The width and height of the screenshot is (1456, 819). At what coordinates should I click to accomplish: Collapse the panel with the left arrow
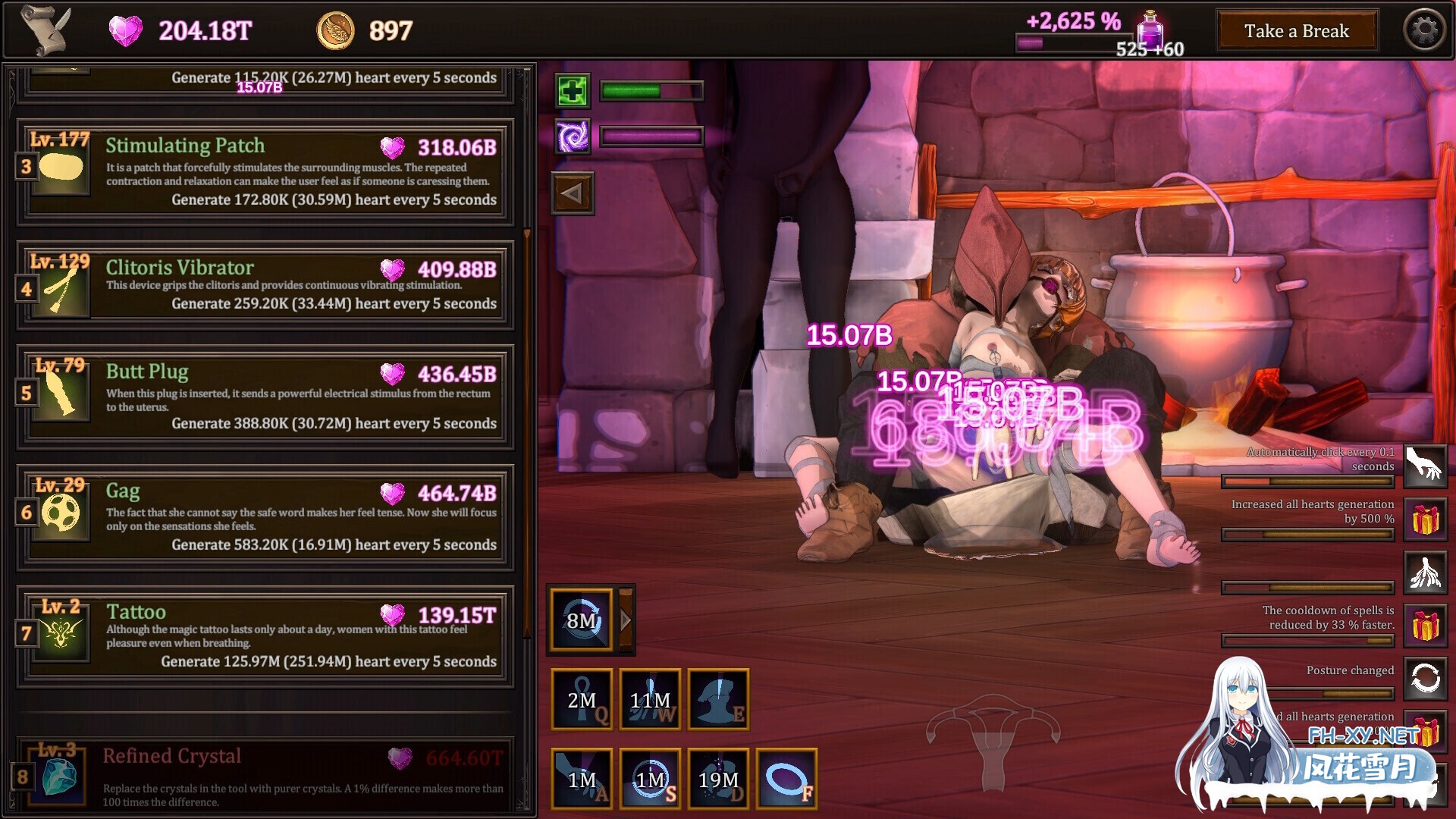click(573, 193)
